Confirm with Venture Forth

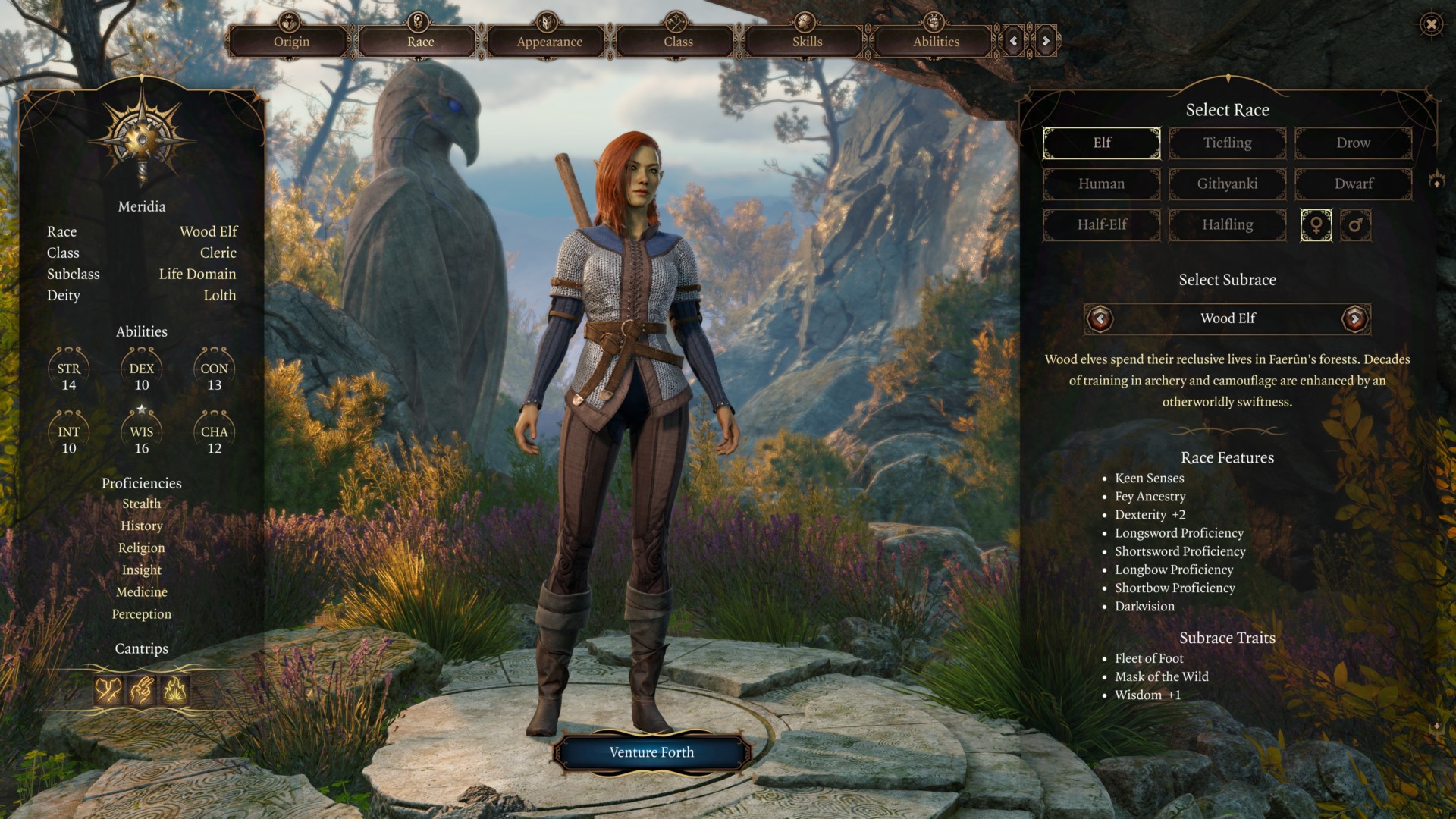click(651, 752)
